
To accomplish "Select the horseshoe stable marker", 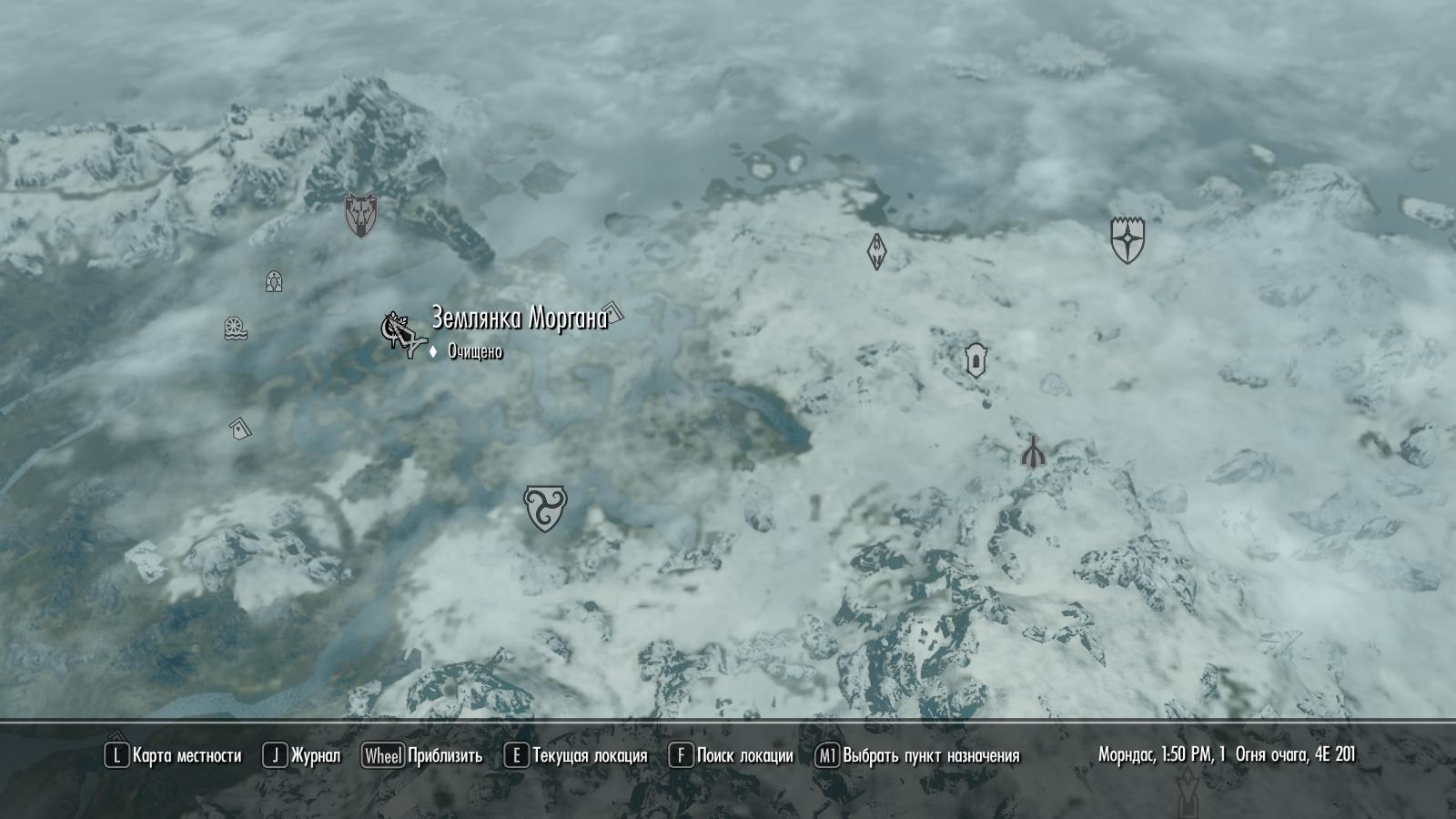I will (x=273, y=281).
